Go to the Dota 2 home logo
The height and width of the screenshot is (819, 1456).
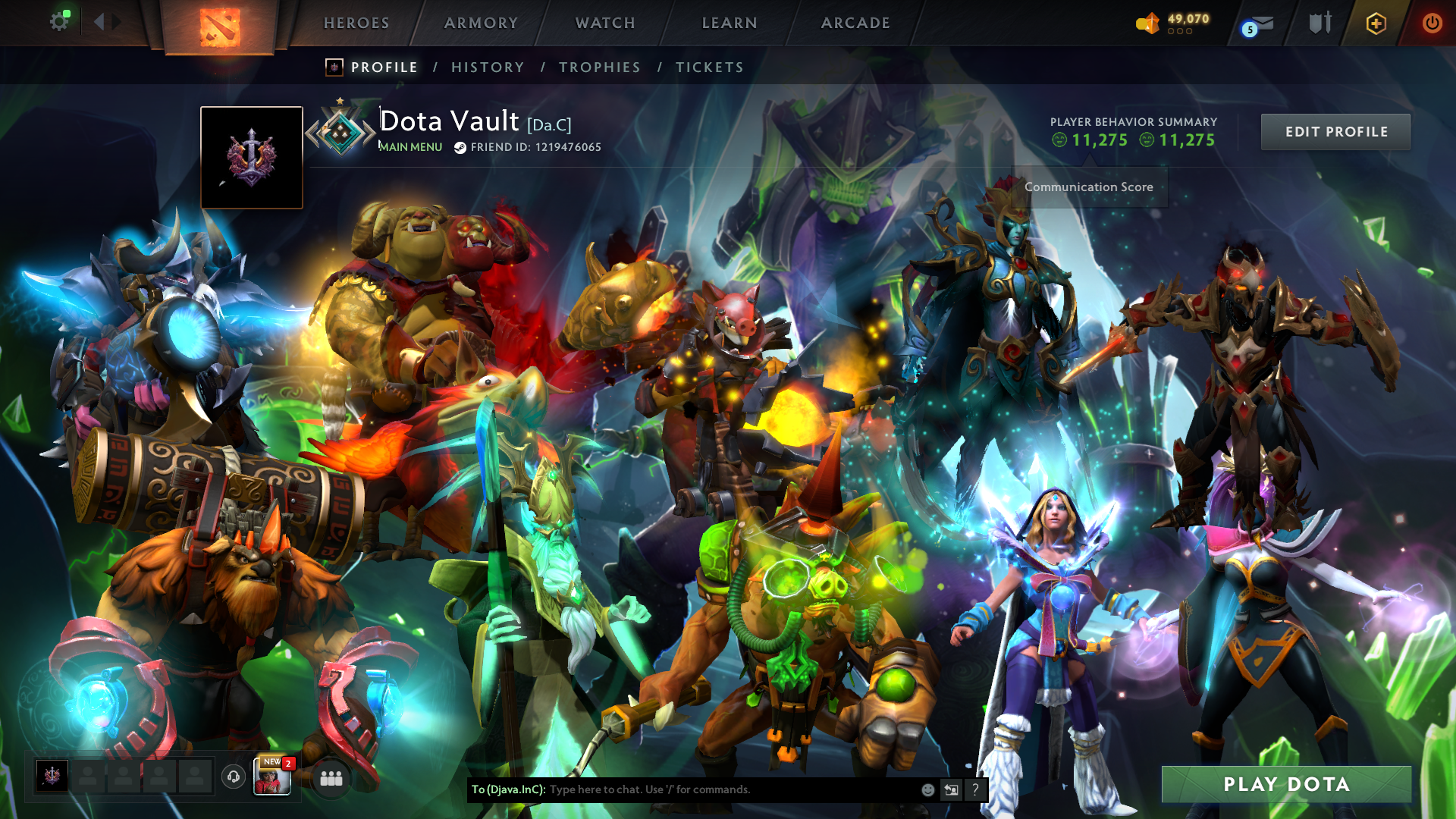(220, 26)
